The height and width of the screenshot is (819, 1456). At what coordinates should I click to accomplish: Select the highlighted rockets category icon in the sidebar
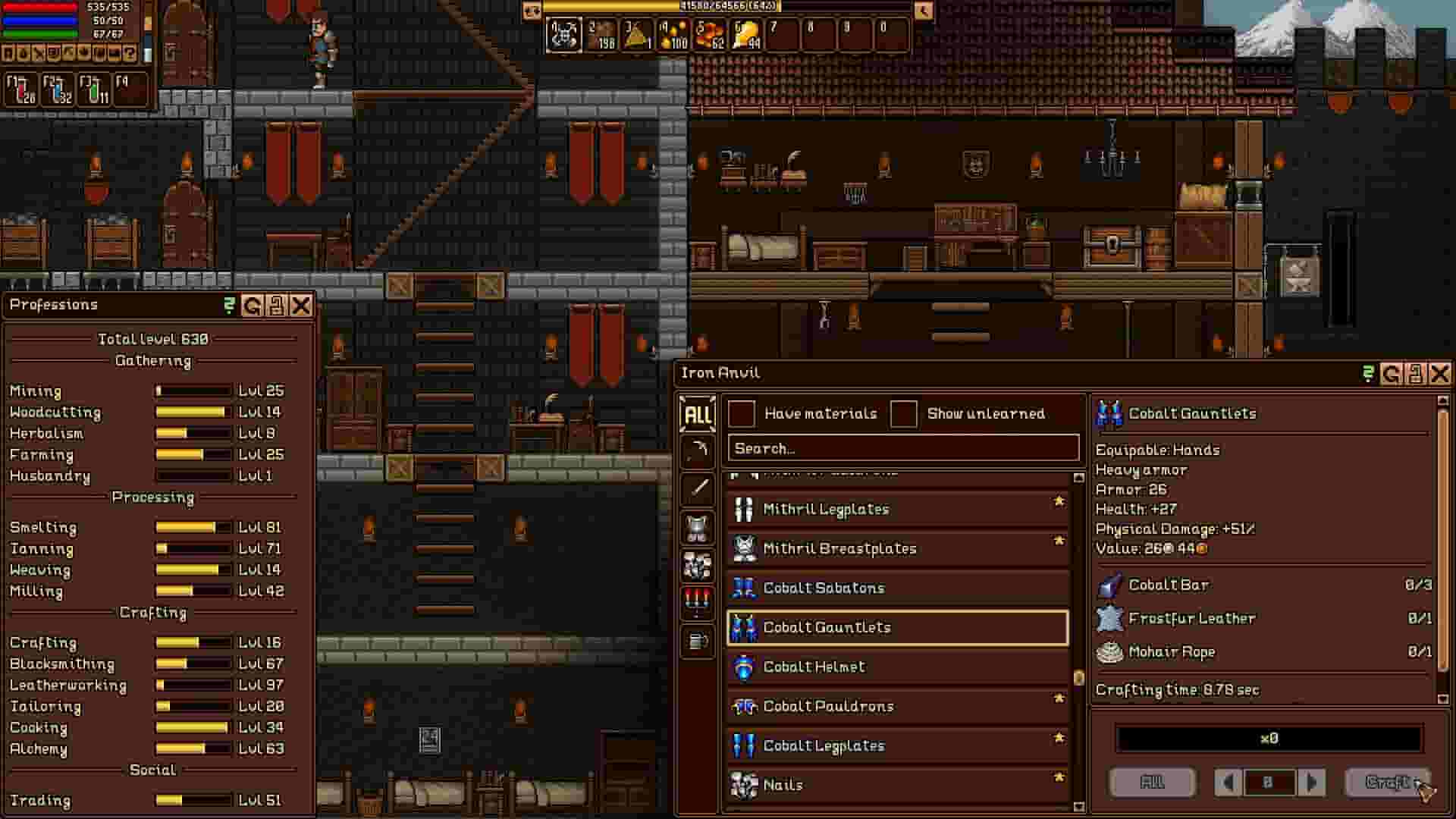697,601
